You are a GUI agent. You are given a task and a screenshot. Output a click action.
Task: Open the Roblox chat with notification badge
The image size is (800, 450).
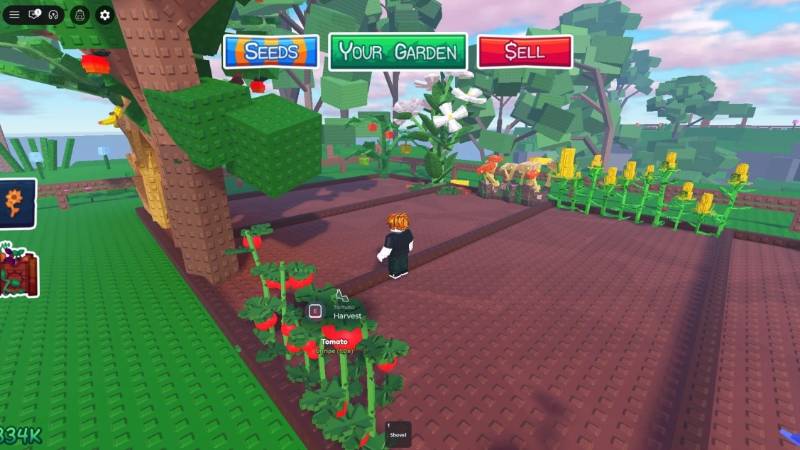click(x=35, y=15)
